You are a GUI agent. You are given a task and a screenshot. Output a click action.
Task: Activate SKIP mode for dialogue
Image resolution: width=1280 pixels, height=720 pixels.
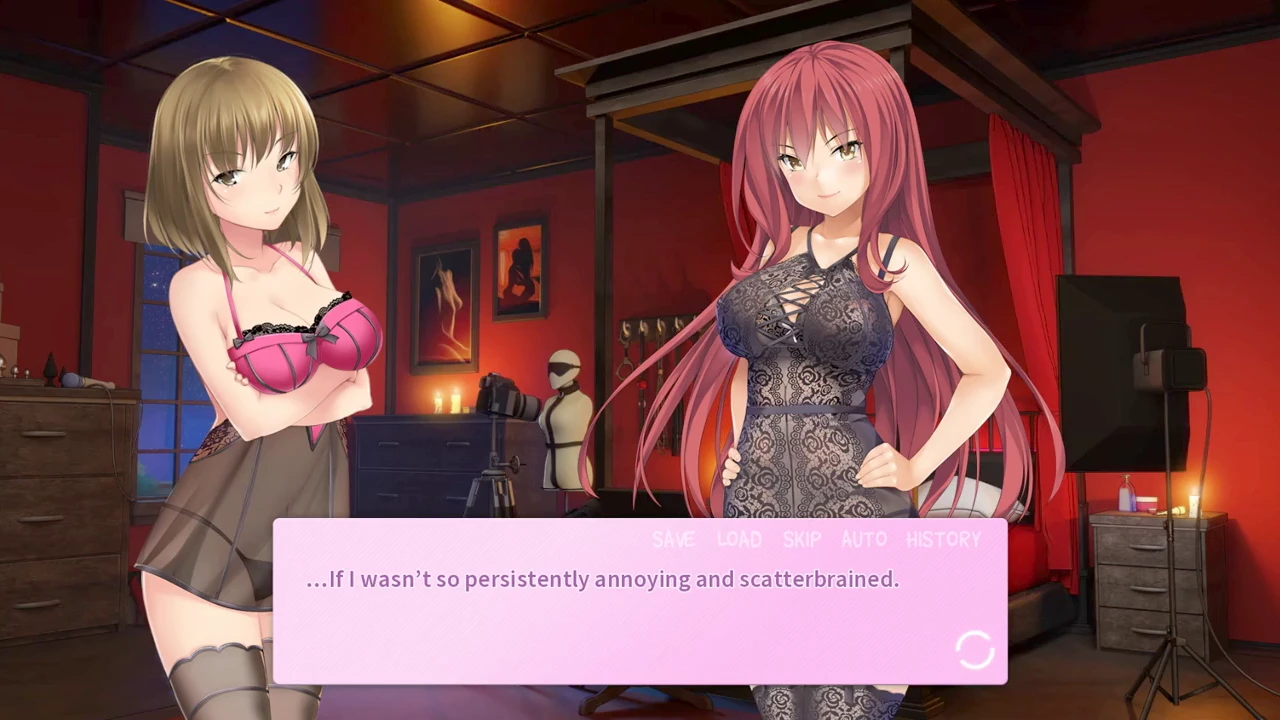point(801,540)
